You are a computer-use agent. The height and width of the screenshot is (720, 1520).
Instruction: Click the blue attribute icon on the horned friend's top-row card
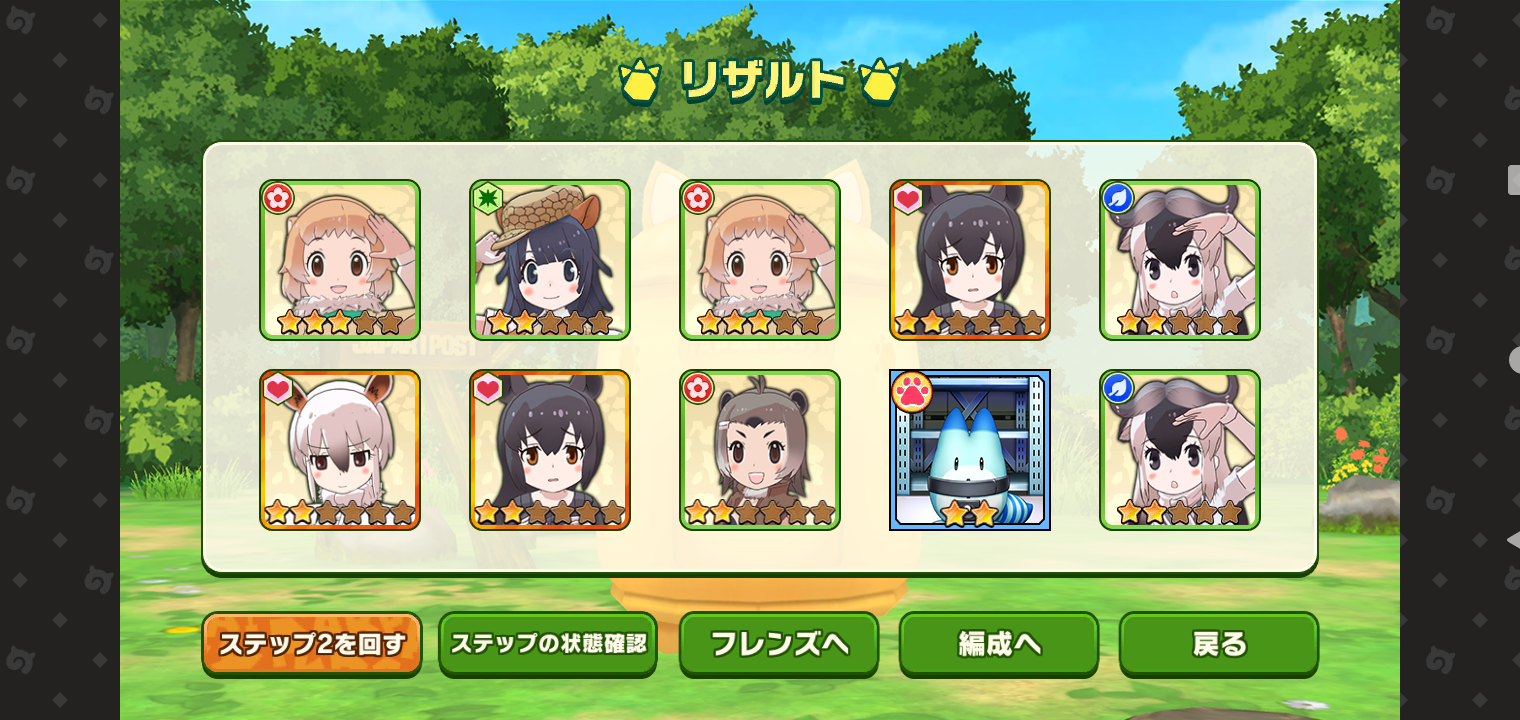click(x=1117, y=197)
